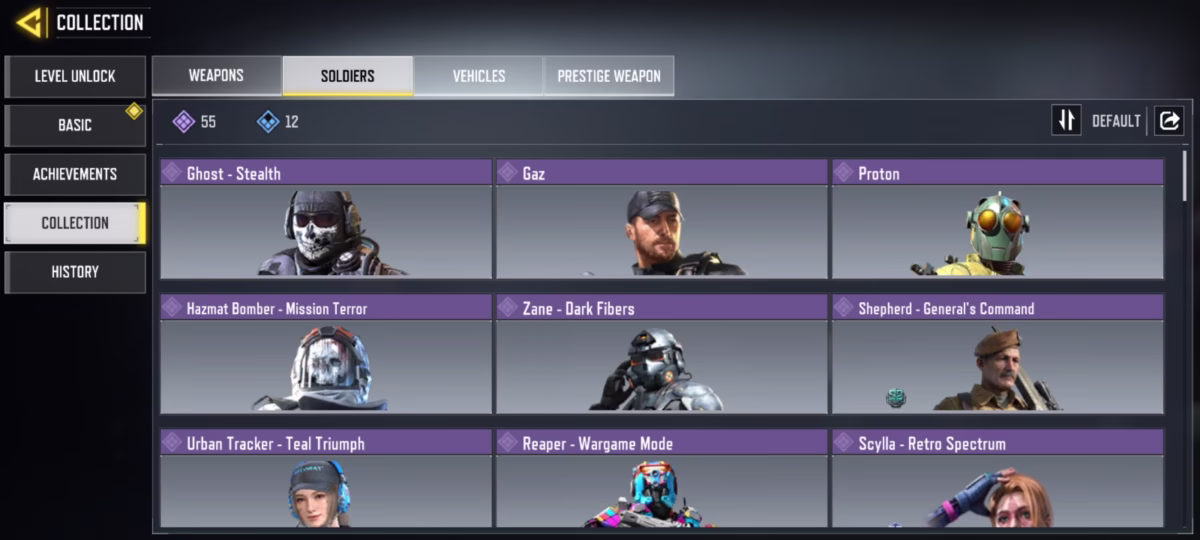Select Hazmat Bomber - Mission Terror card
This screenshot has width=1200, height=540.
coord(326,354)
